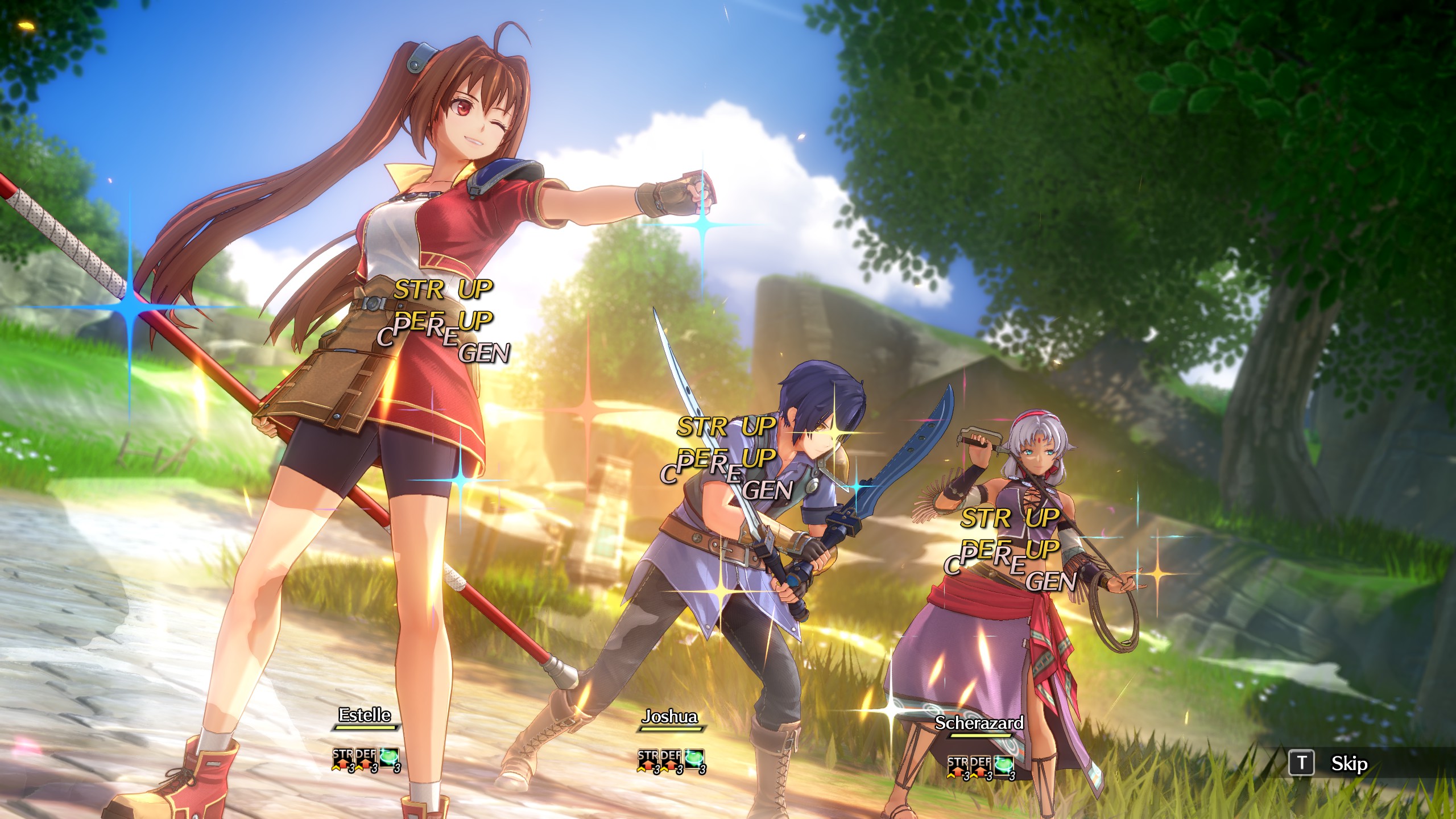Select Joshua's DEF up buff icon
Screen dimensions: 1456x819
click(671, 760)
